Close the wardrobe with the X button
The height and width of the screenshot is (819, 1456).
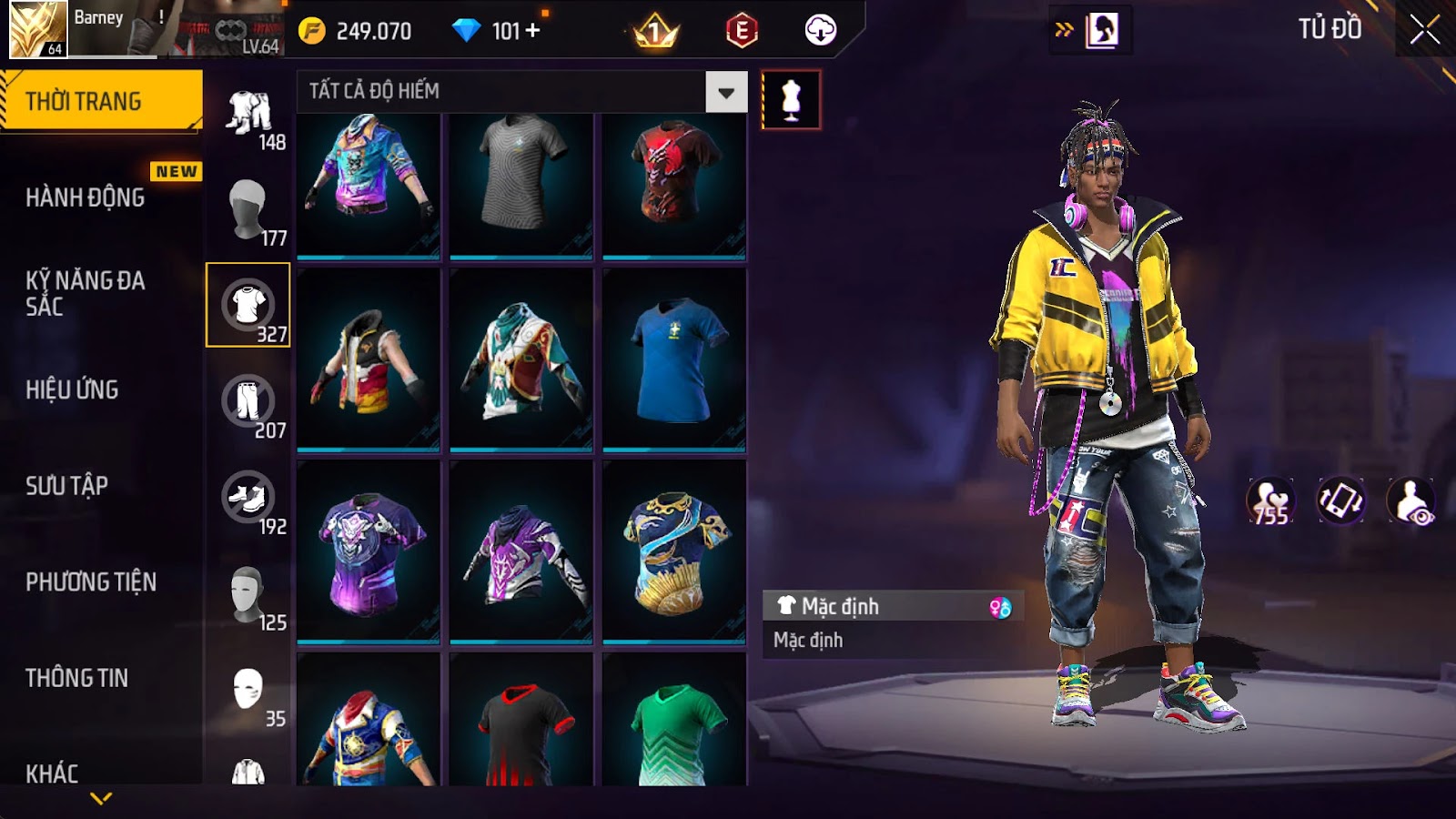(x=1424, y=30)
